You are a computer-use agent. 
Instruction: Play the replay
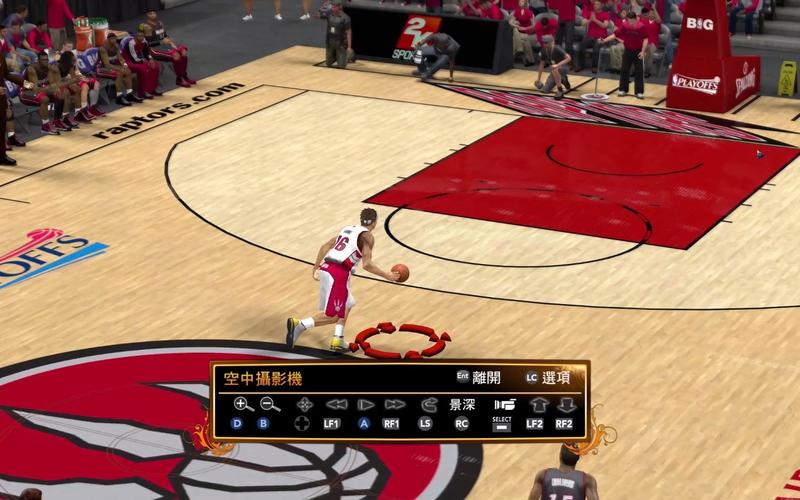point(365,404)
